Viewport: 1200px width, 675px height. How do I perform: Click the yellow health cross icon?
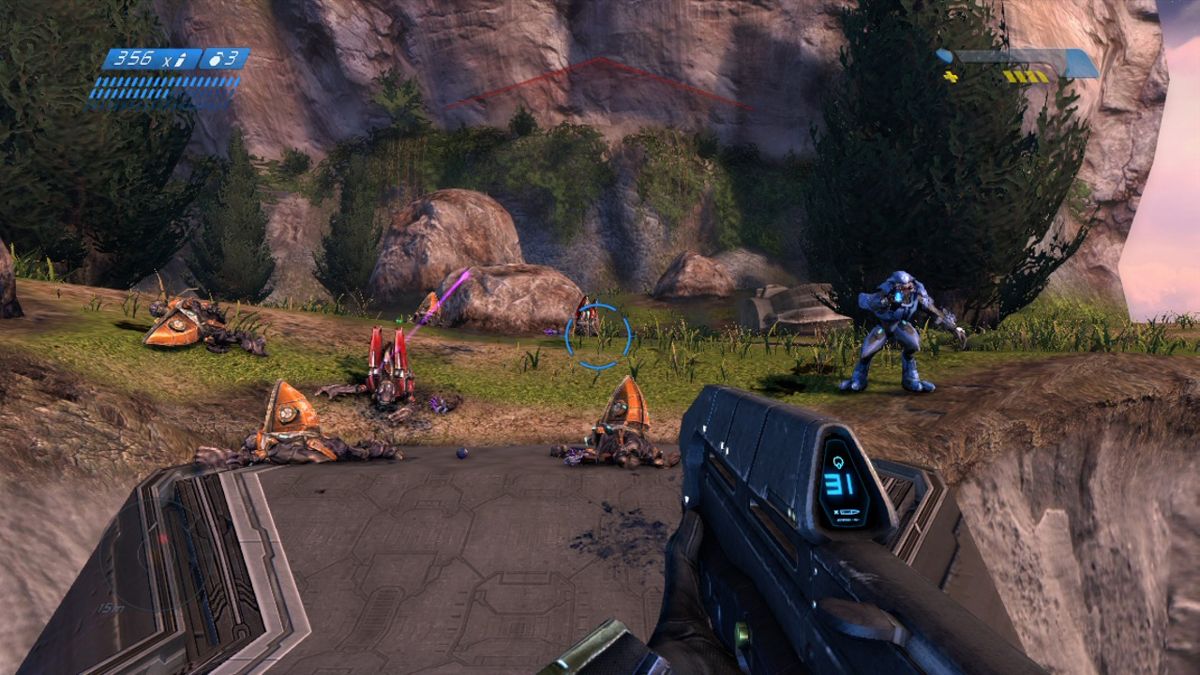coord(950,76)
